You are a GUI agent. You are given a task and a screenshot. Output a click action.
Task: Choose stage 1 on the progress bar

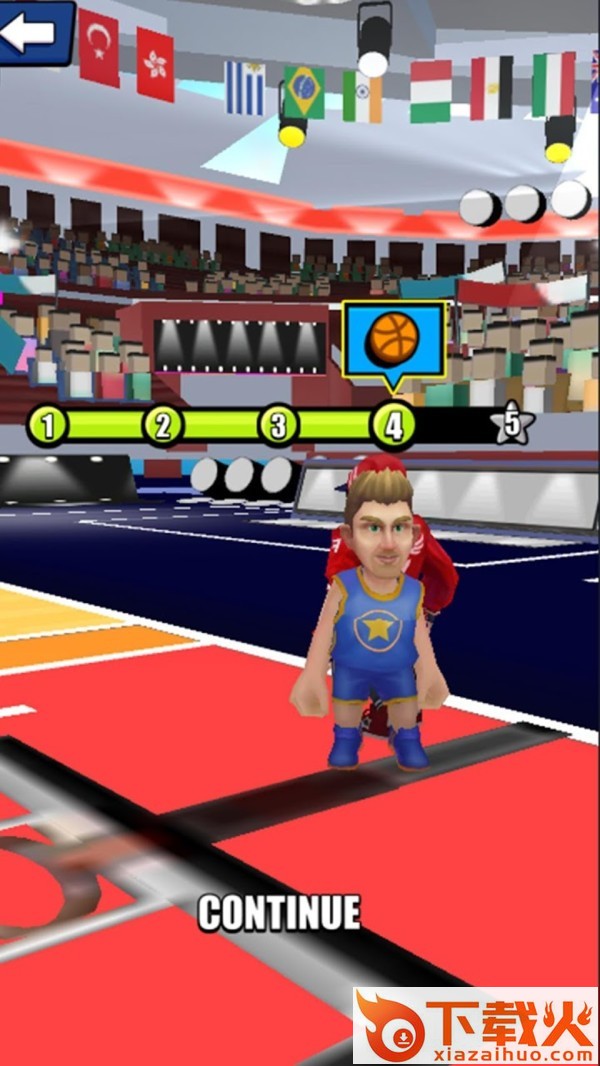47,426
